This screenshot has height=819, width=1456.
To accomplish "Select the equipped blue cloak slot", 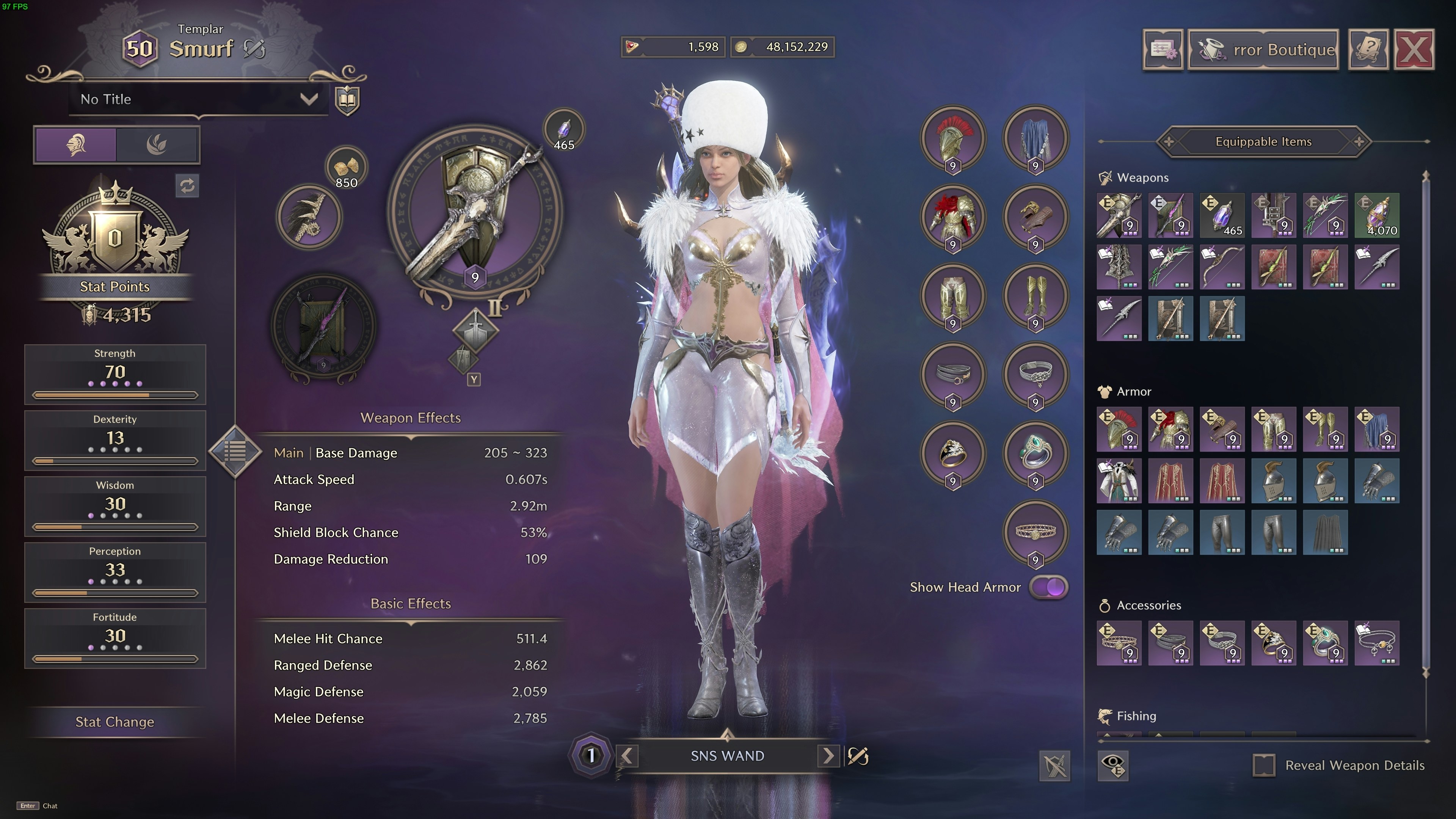I will pyautogui.click(x=1035, y=138).
